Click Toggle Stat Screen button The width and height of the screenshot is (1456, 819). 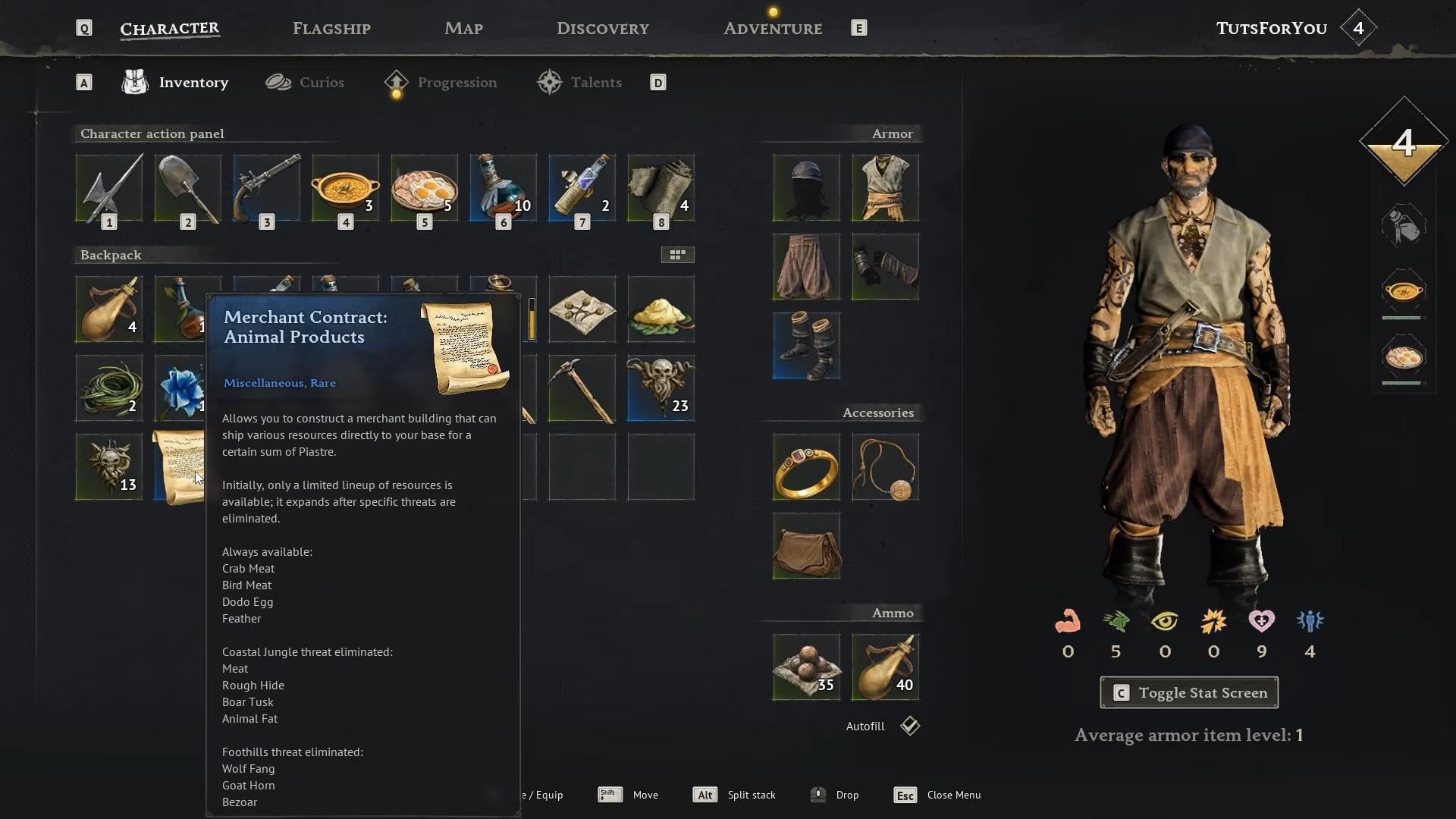coord(1189,692)
